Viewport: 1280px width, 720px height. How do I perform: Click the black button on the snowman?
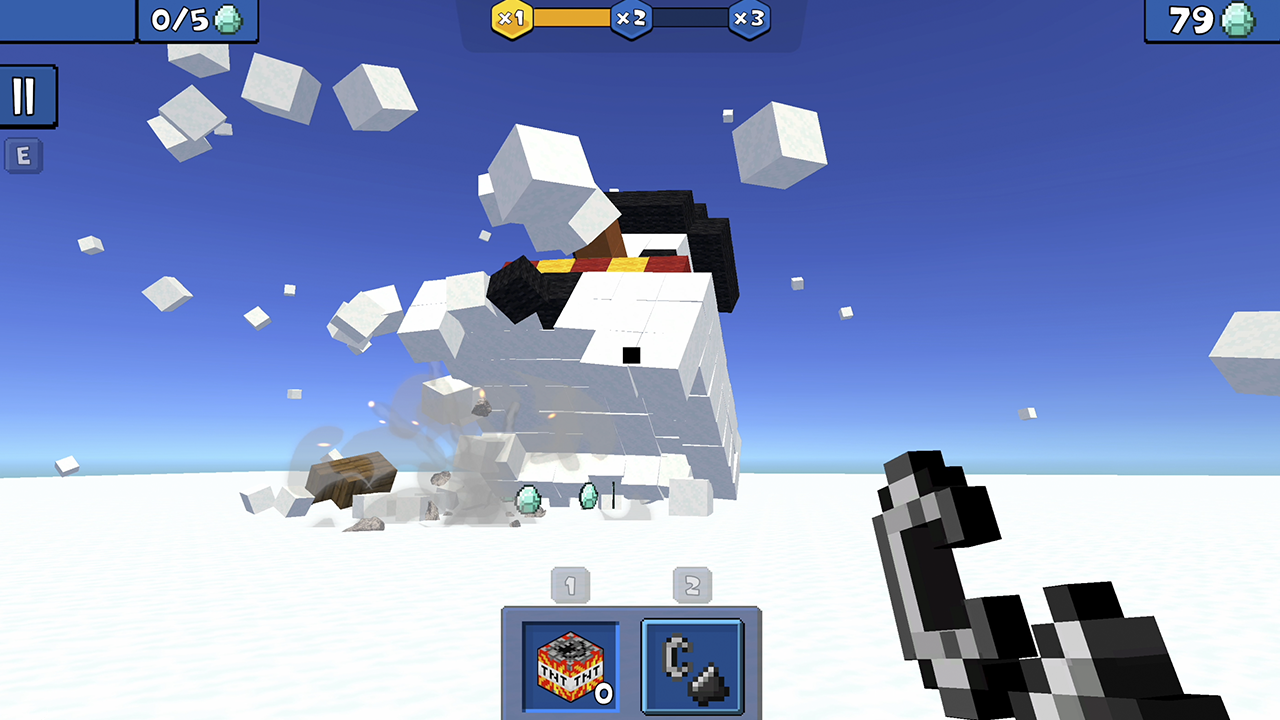click(x=631, y=353)
